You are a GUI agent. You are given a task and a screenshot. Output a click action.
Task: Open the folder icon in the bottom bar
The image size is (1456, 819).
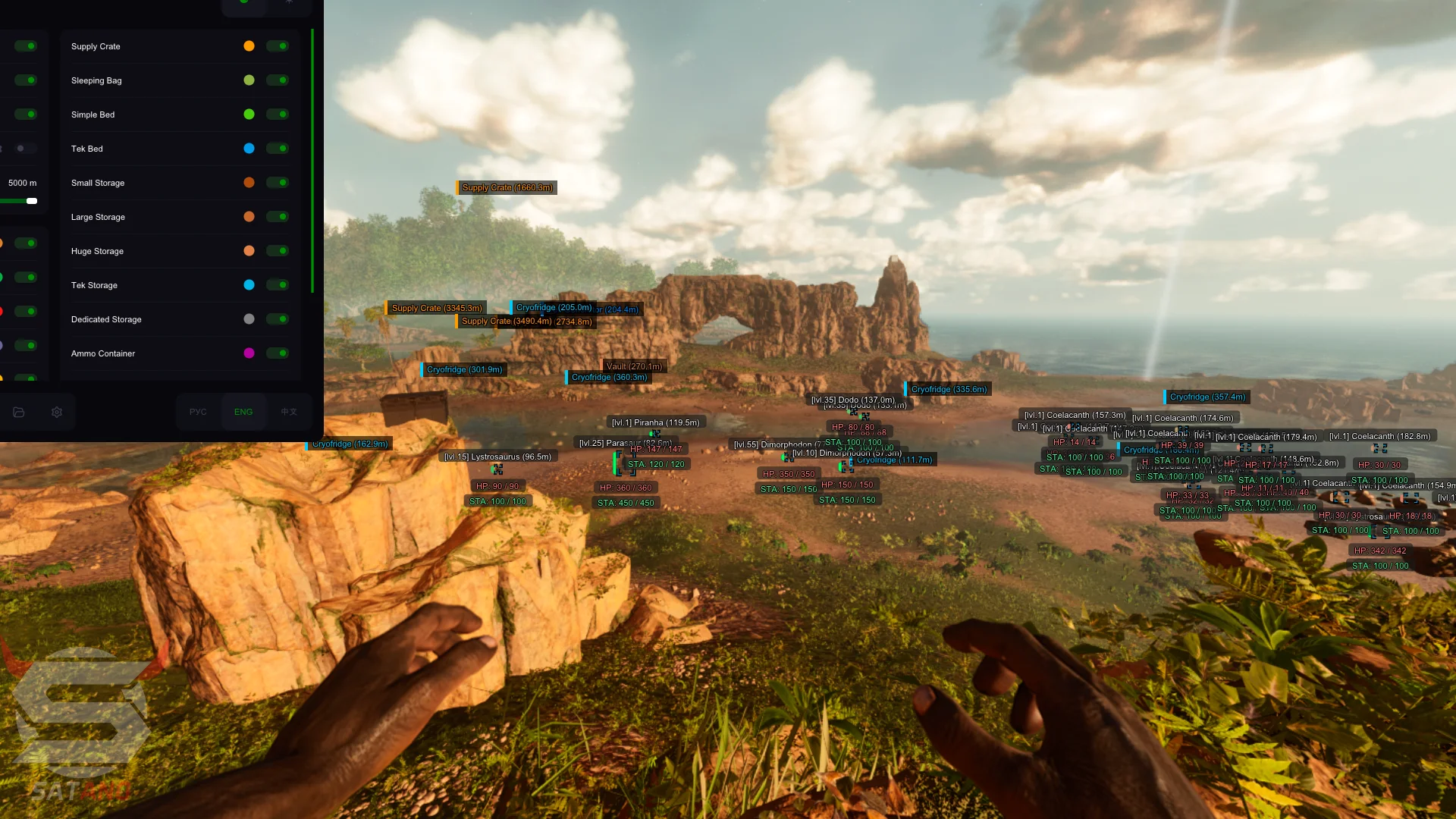pyautogui.click(x=19, y=412)
